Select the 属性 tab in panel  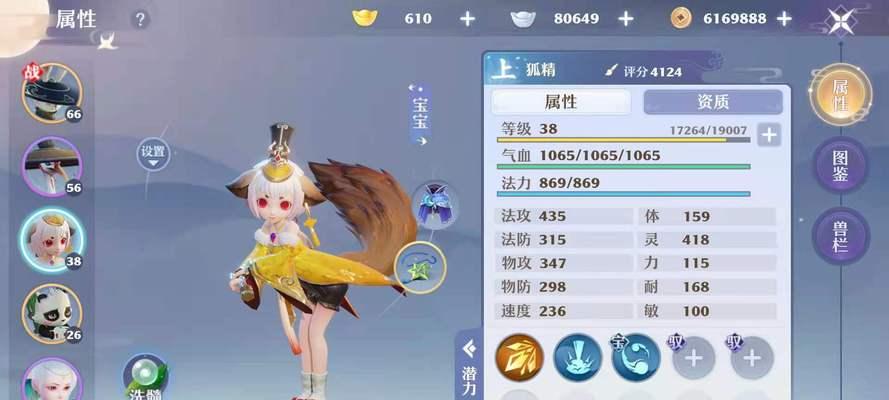click(561, 102)
